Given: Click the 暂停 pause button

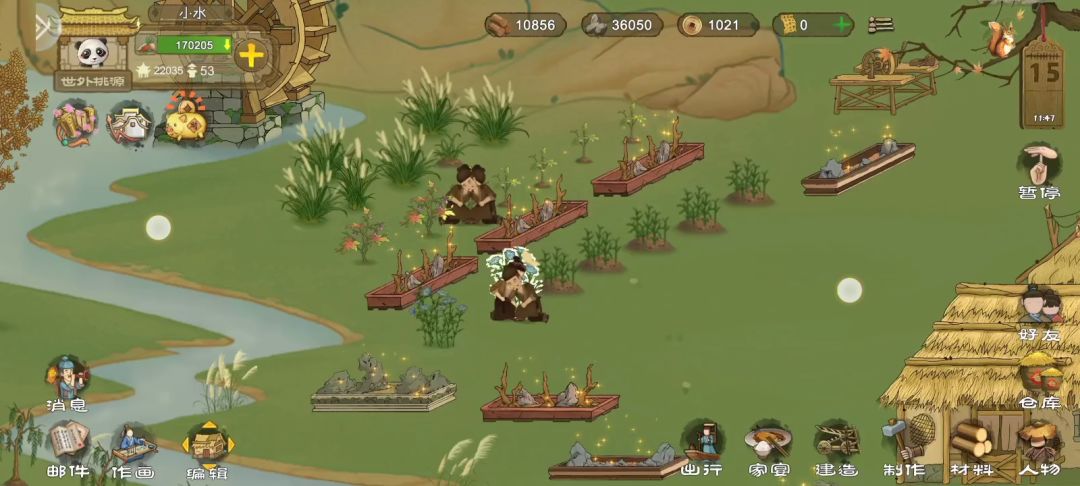Looking at the screenshot, I should (1040, 170).
